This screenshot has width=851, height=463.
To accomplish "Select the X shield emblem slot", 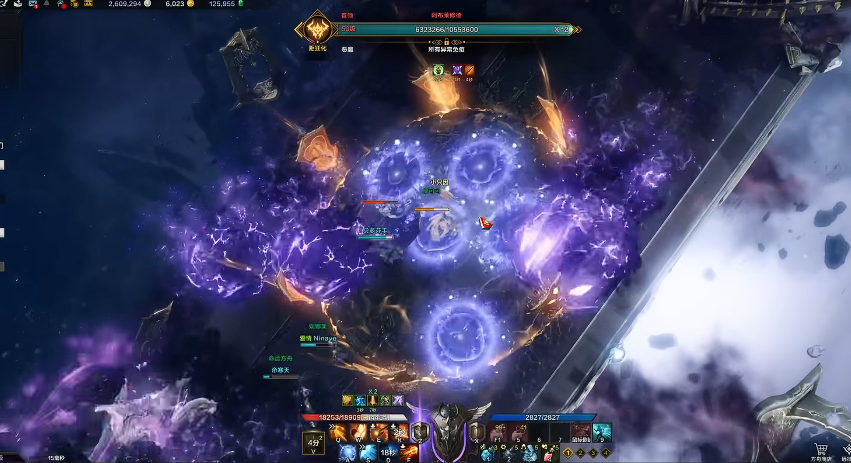I will click(x=476, y=431).
